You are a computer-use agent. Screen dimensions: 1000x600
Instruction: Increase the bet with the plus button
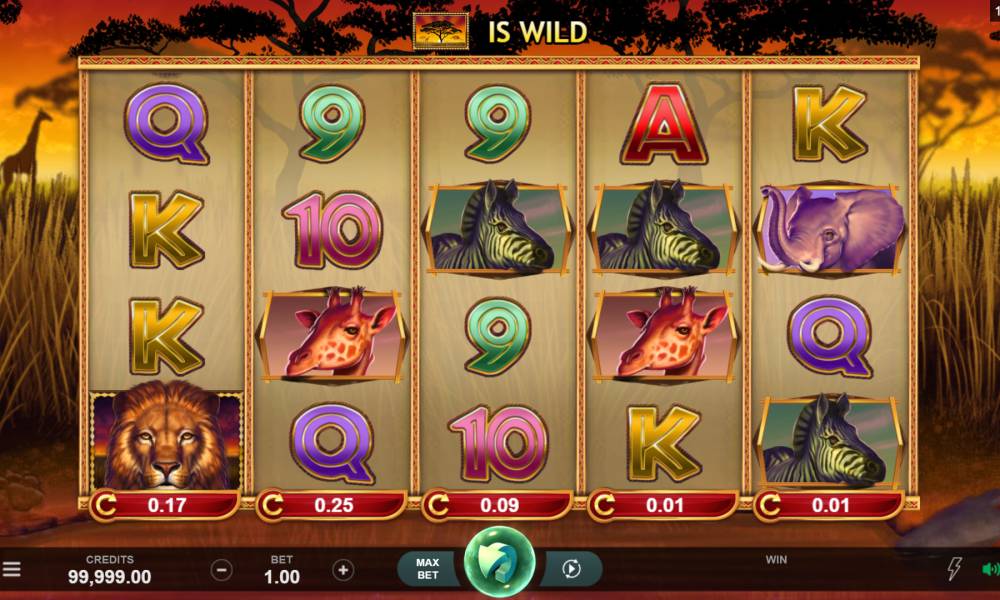[343, 570]
